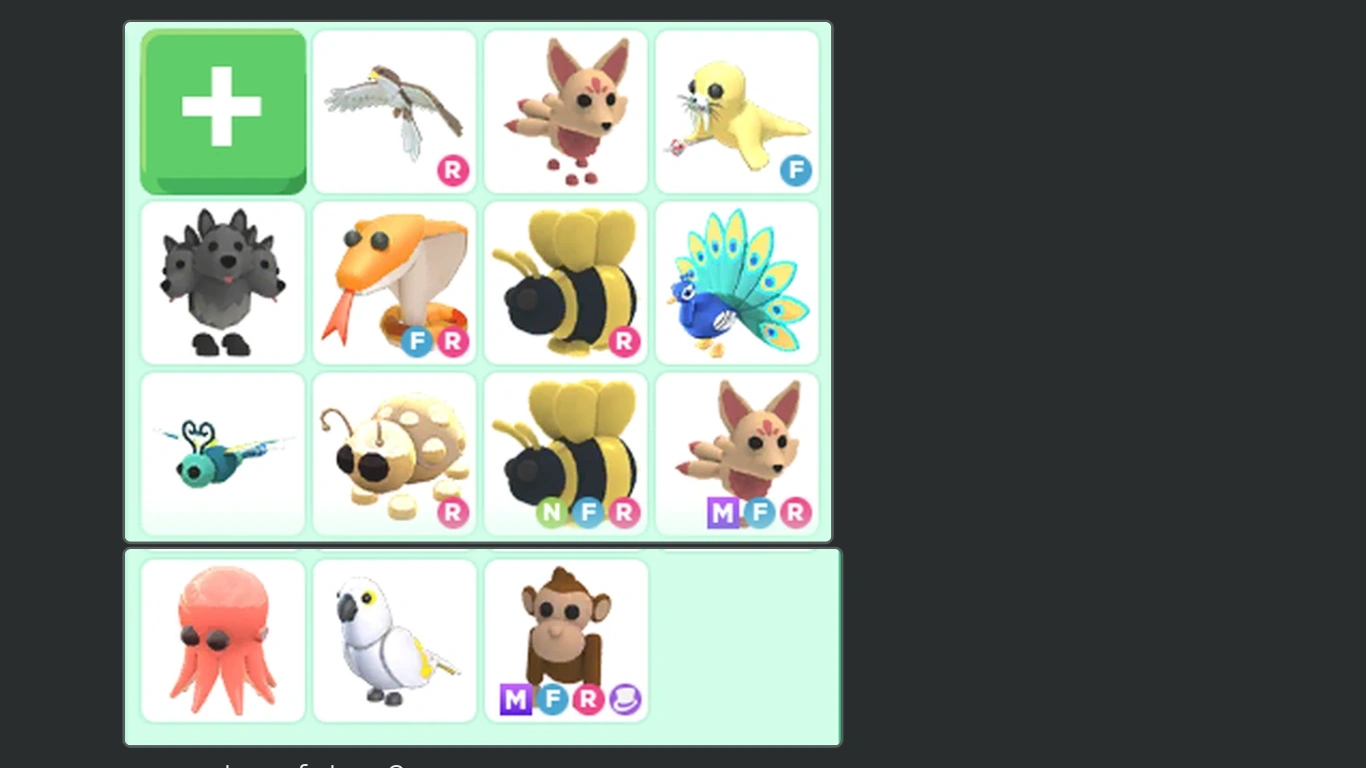1366x768 pixels.
Task: Click the accessory hat icon on the monkey
Action: (x=625, y=700)
